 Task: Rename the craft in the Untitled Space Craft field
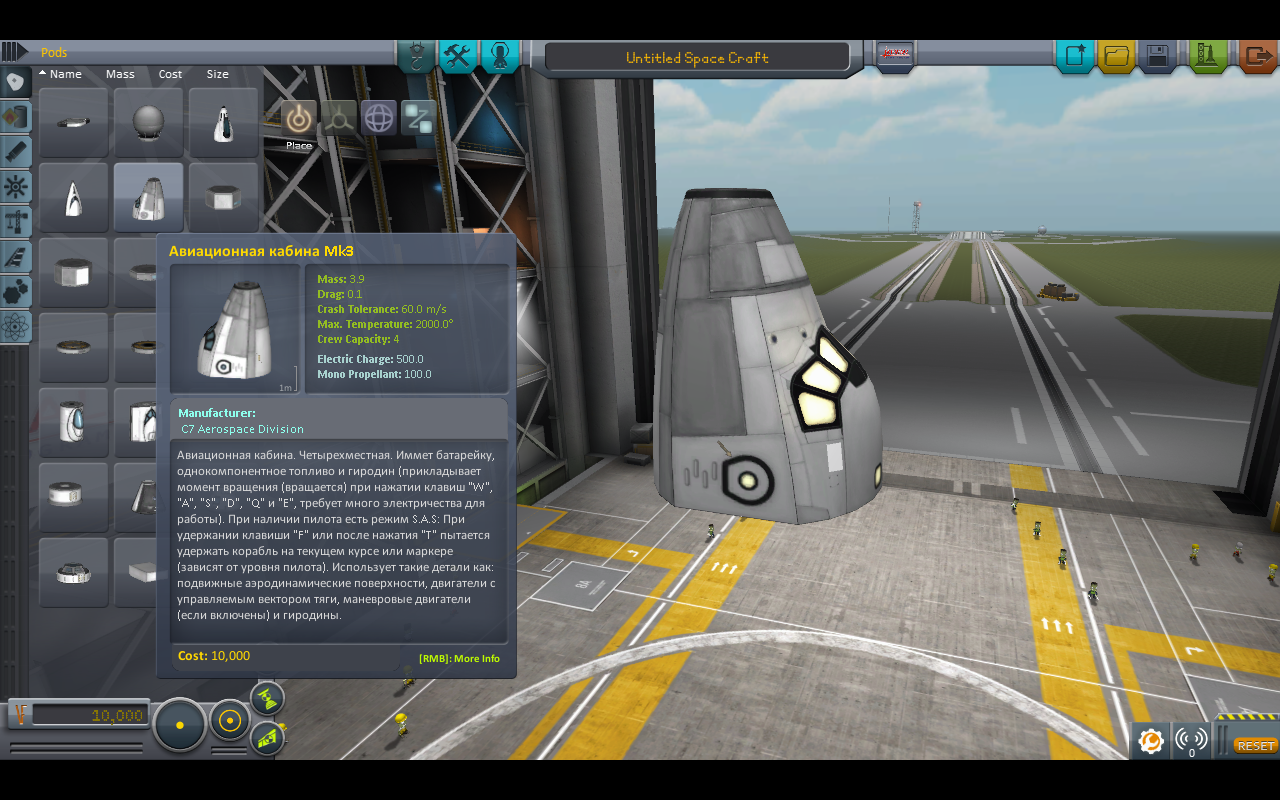(x=698, y=56)
